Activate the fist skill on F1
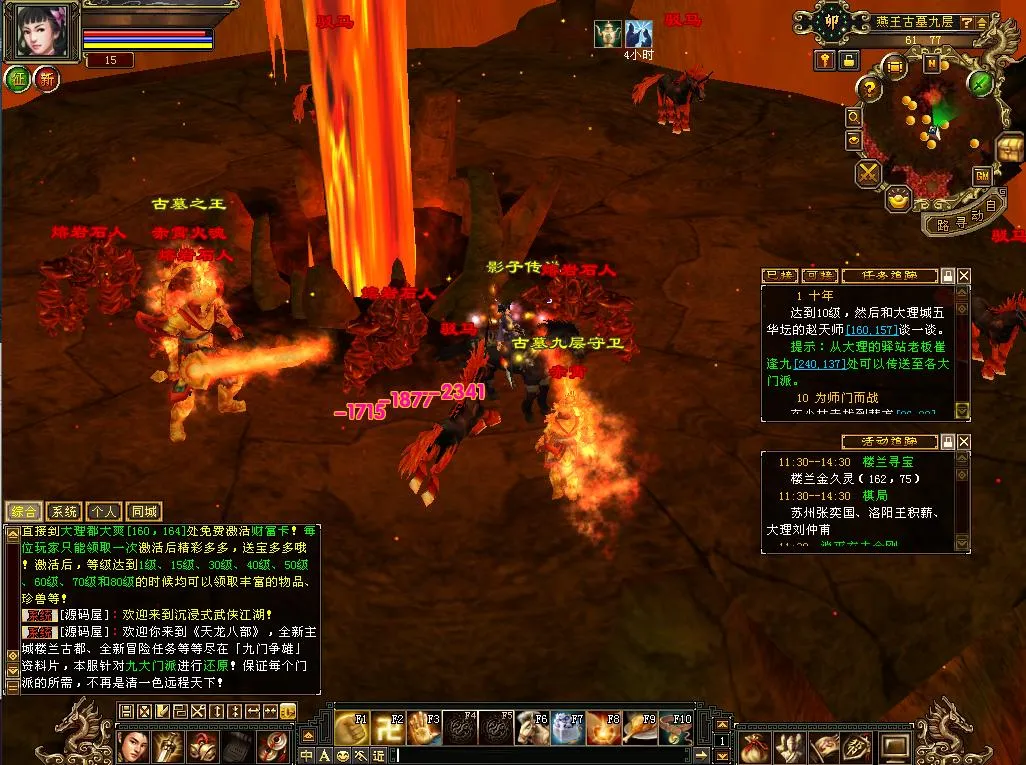The width and height of the screenshot is (1026, 765). 351,728
